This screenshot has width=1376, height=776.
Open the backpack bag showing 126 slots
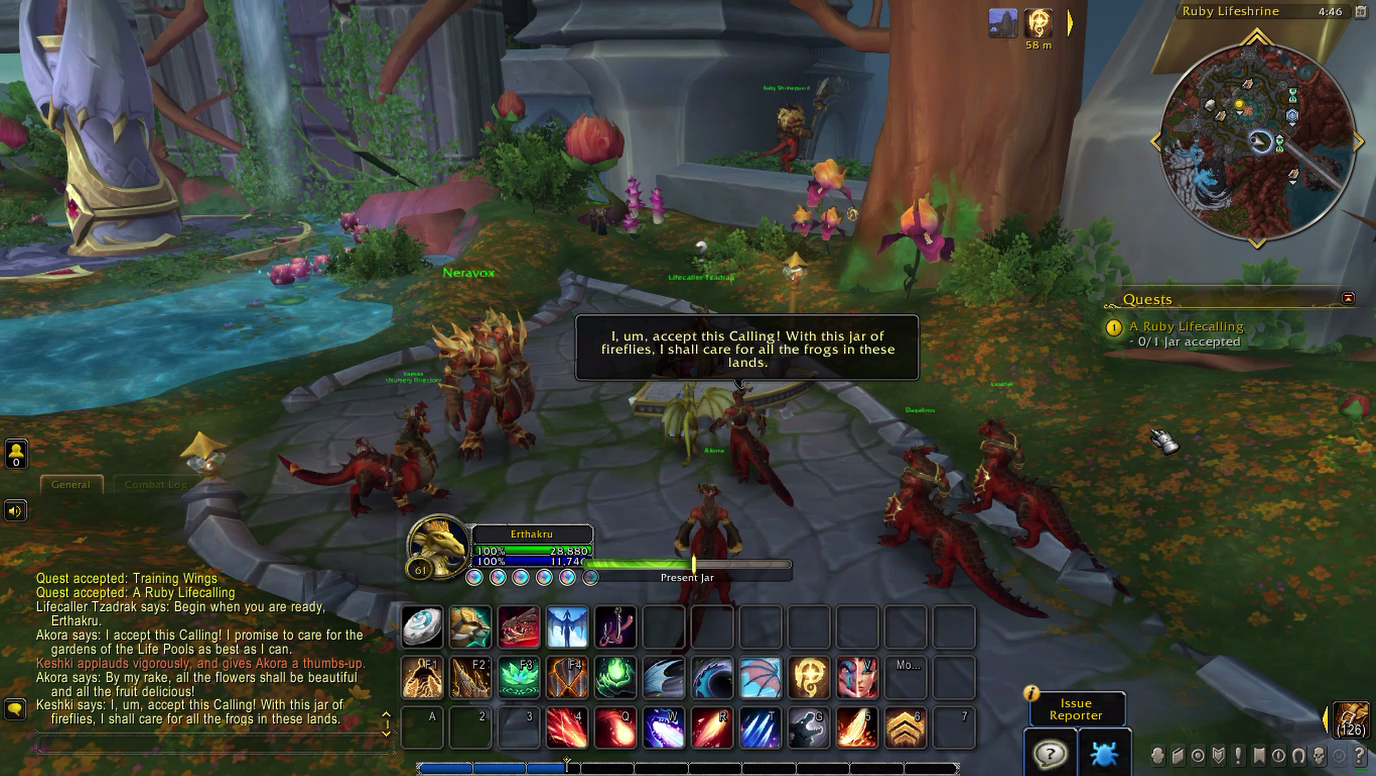point(1351,719)
